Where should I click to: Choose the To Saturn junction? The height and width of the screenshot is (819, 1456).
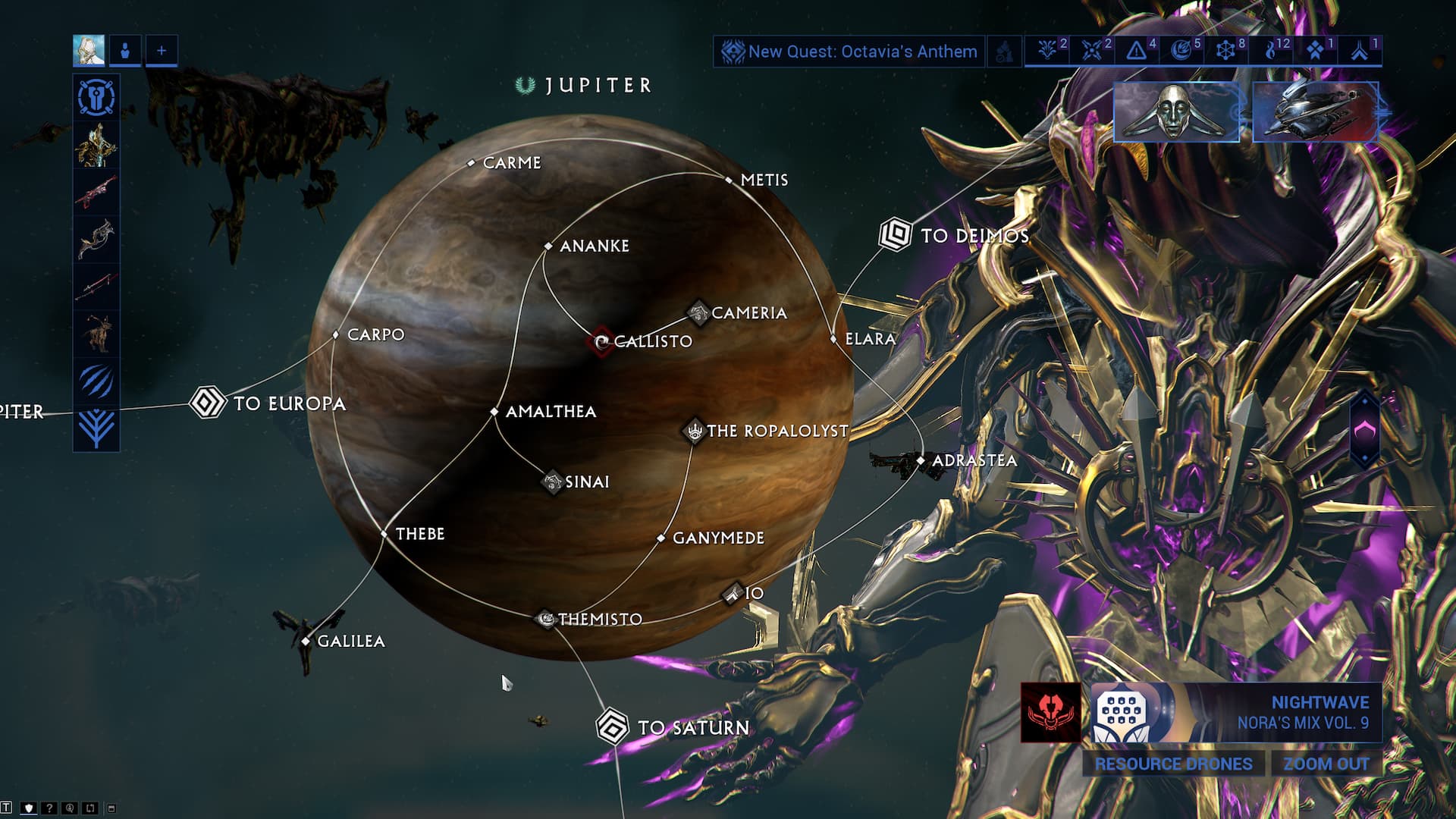click(x=612, y=726)
